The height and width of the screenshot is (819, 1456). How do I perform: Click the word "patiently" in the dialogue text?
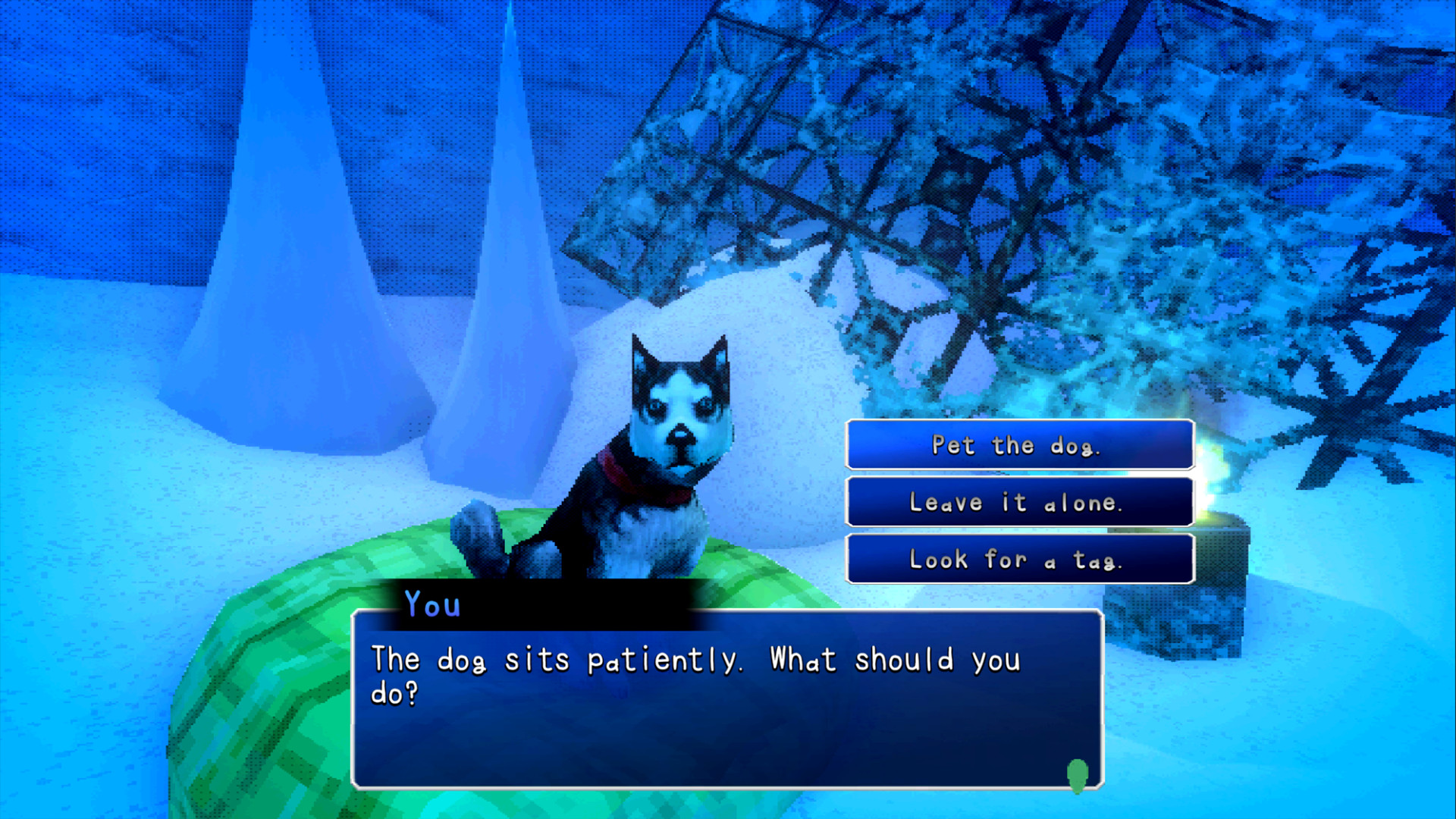pyautogui.click(x=660, y=660)
